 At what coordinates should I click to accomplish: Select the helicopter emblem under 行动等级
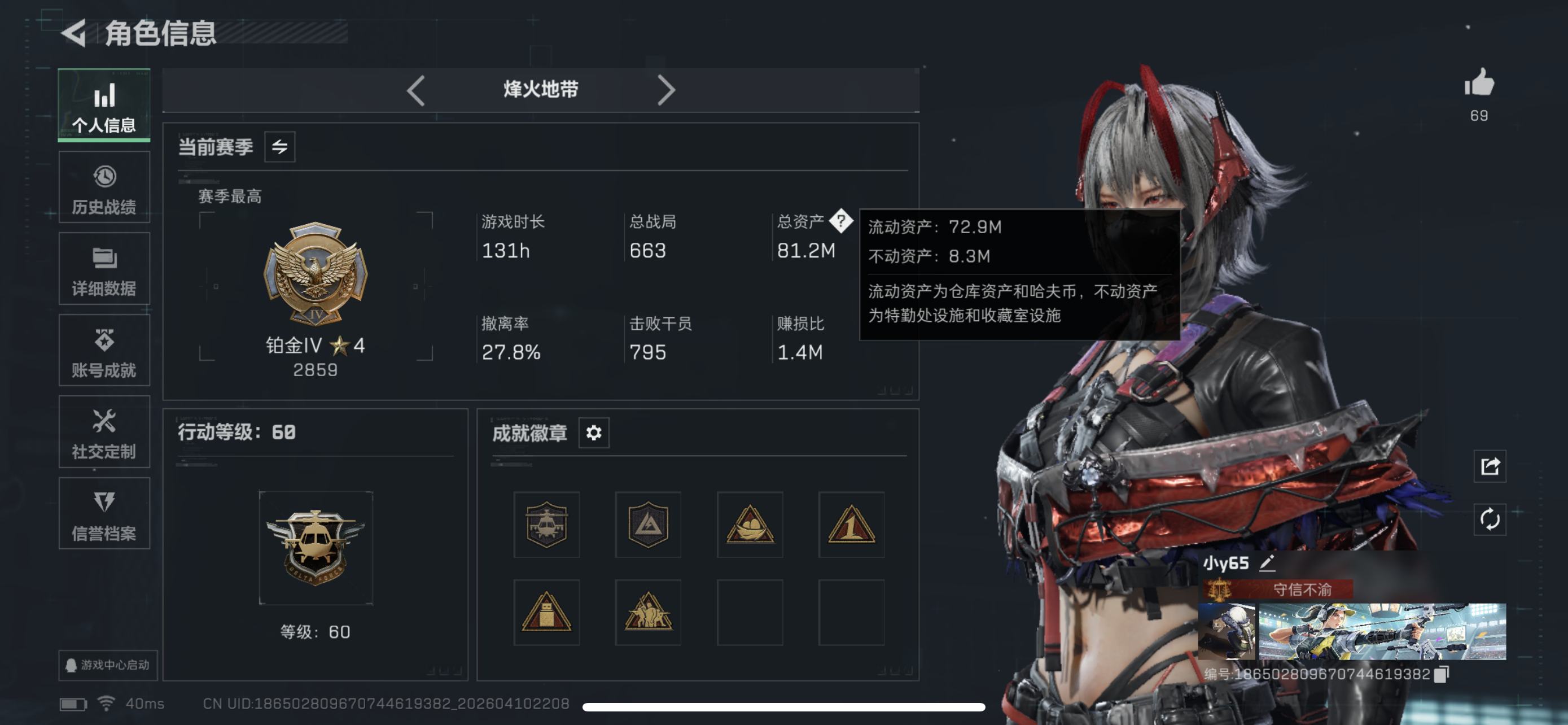click(x=316, y=547)
